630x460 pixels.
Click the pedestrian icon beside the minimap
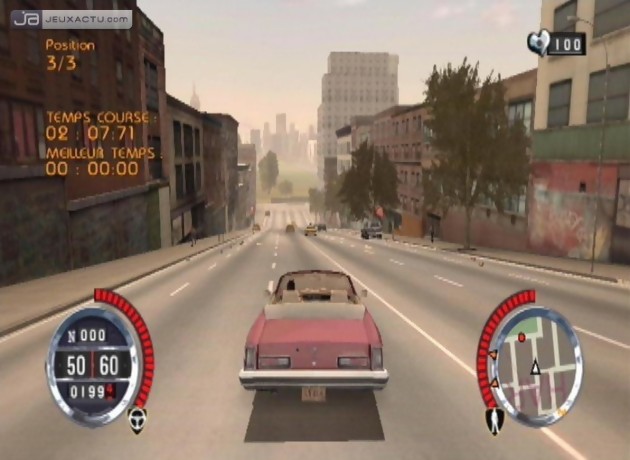493,421
